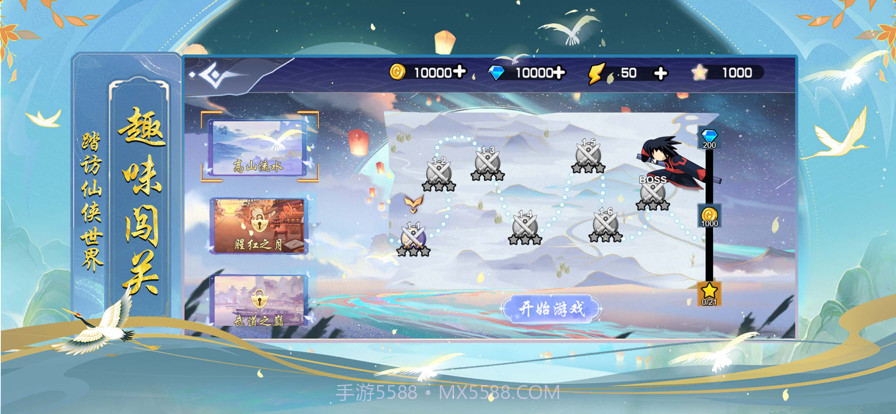Claim the 200 diamond star reward
The height and width of the screenshot is (414, 896).
[x=709, y=138]
